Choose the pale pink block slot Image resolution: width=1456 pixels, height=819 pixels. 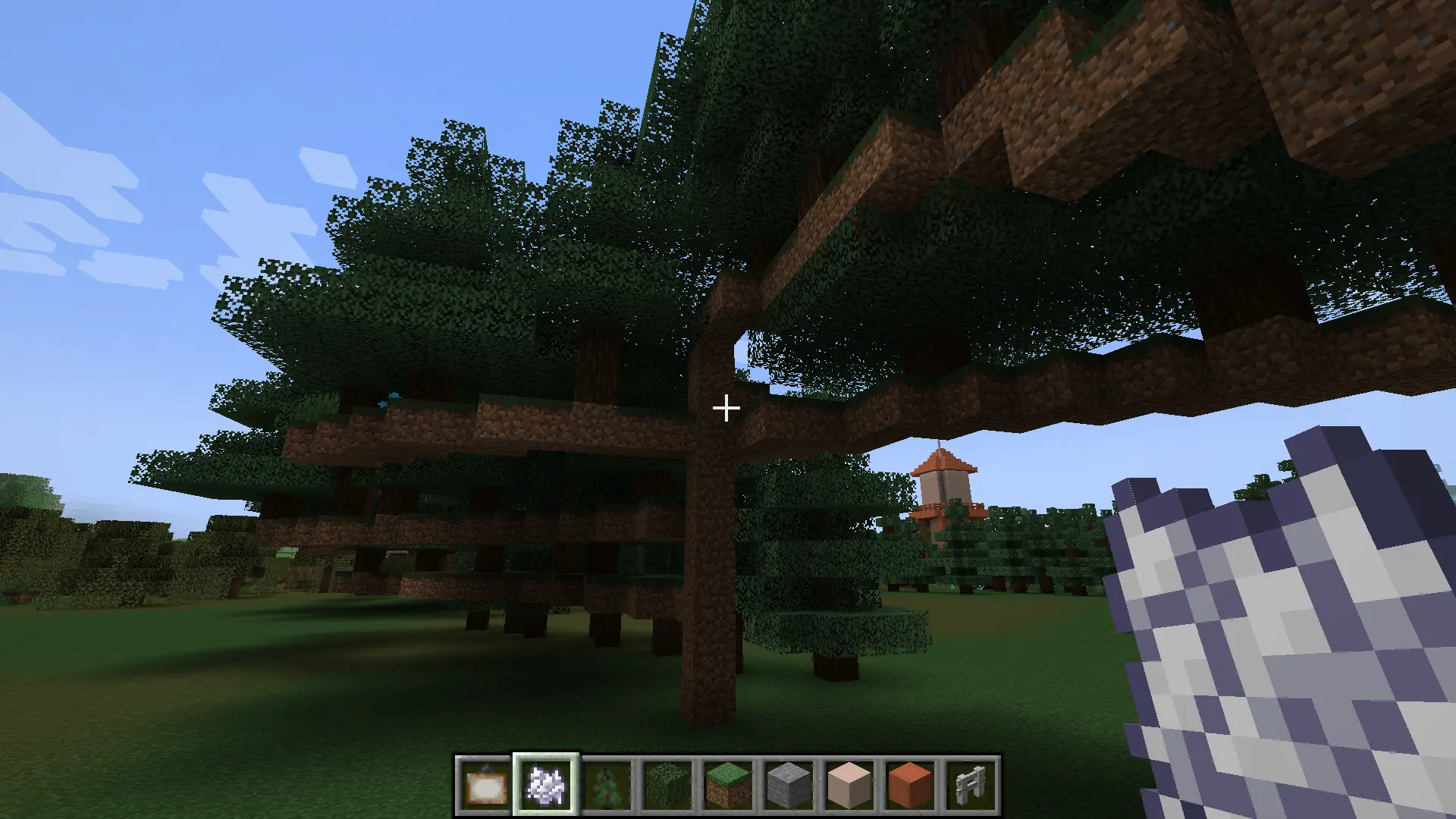(x=849, y=785)
